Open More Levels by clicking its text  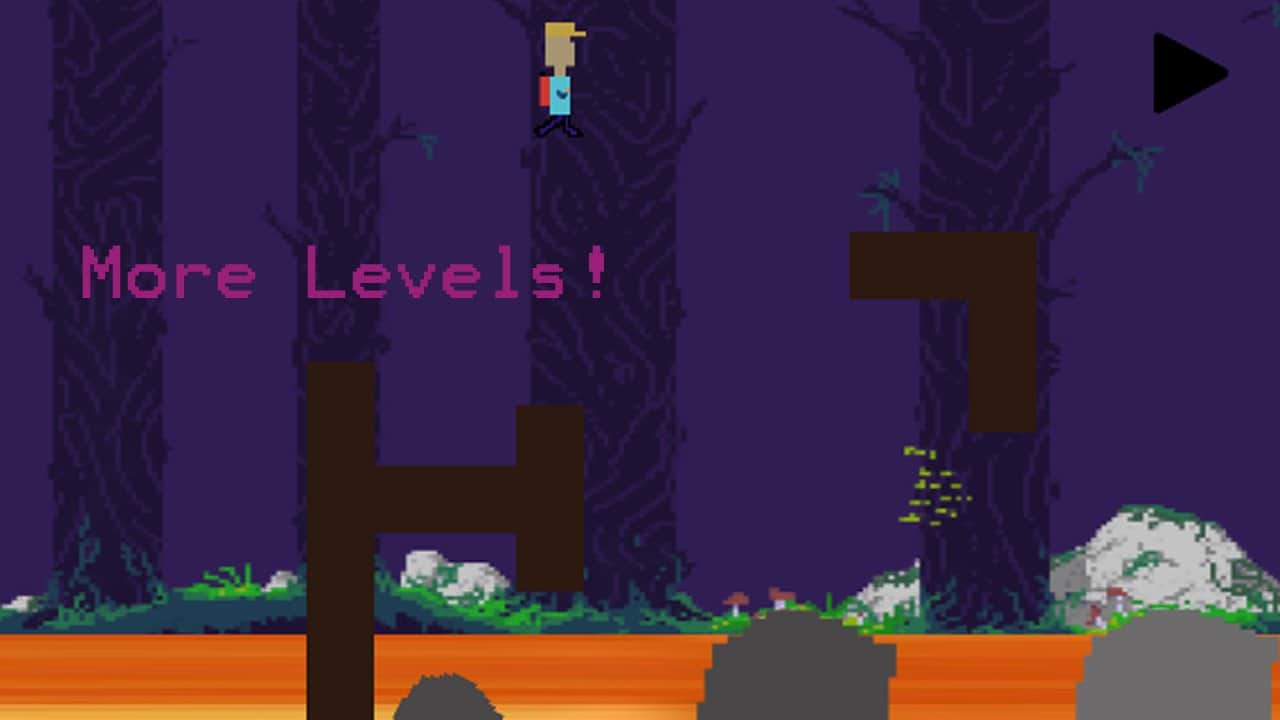(345, 275)
